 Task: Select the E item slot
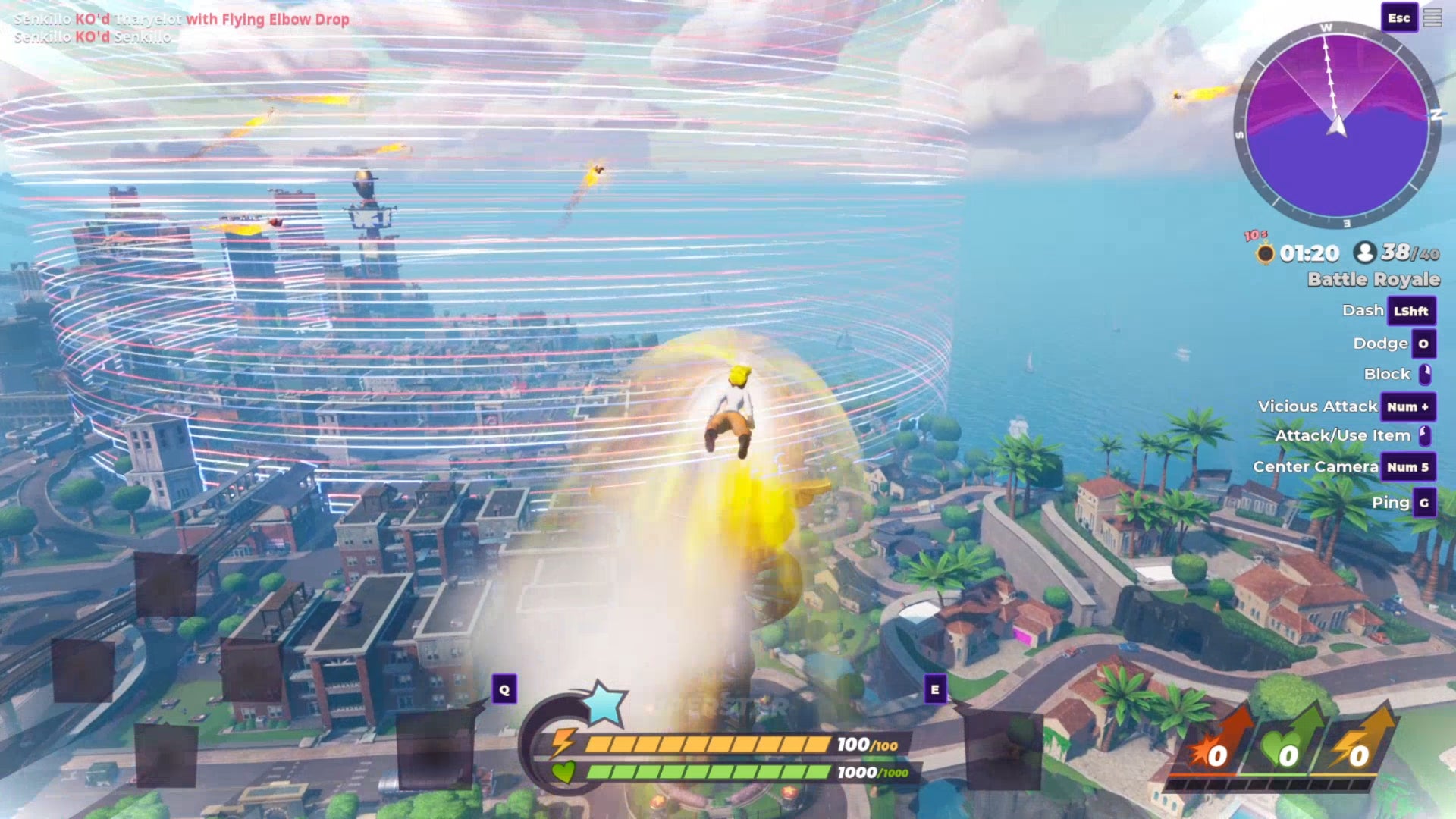pos(935,689)
